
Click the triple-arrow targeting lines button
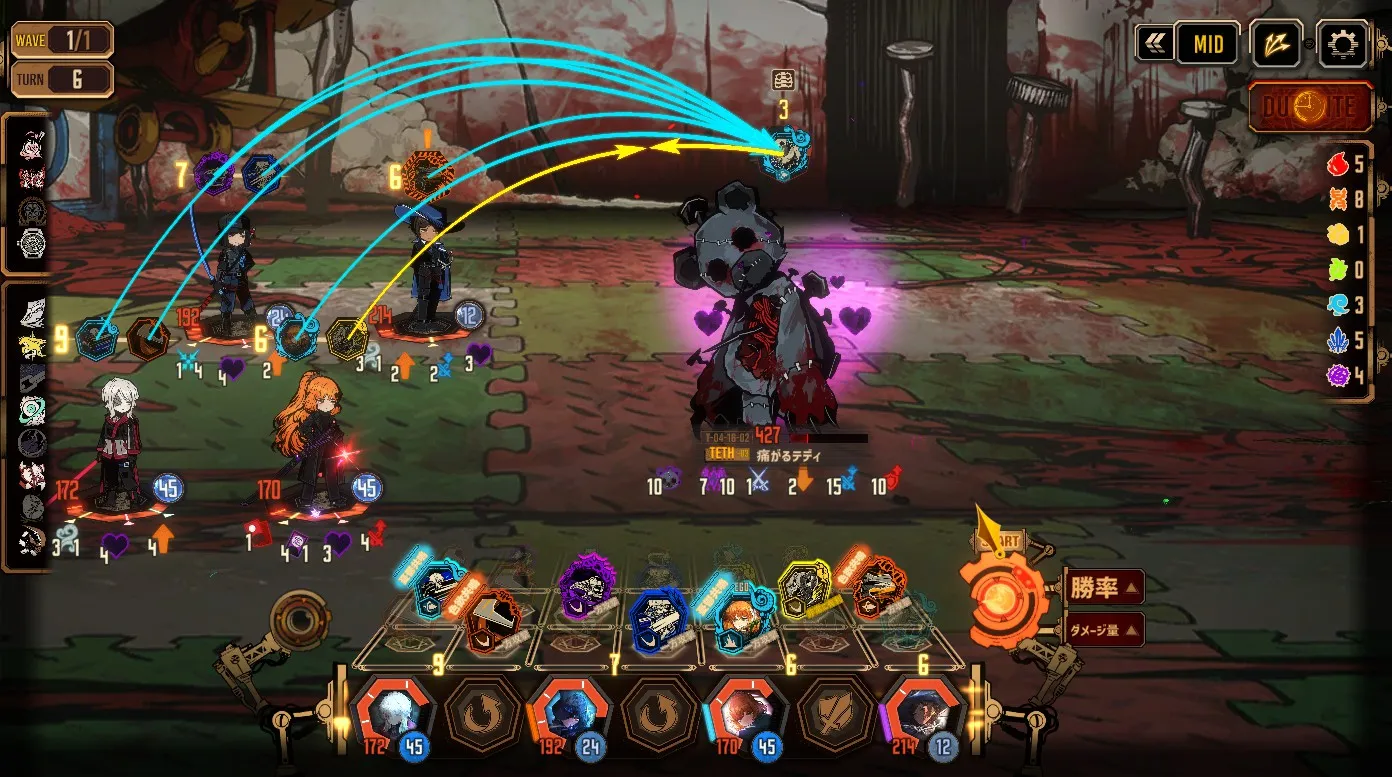(x=1275, y=44)
